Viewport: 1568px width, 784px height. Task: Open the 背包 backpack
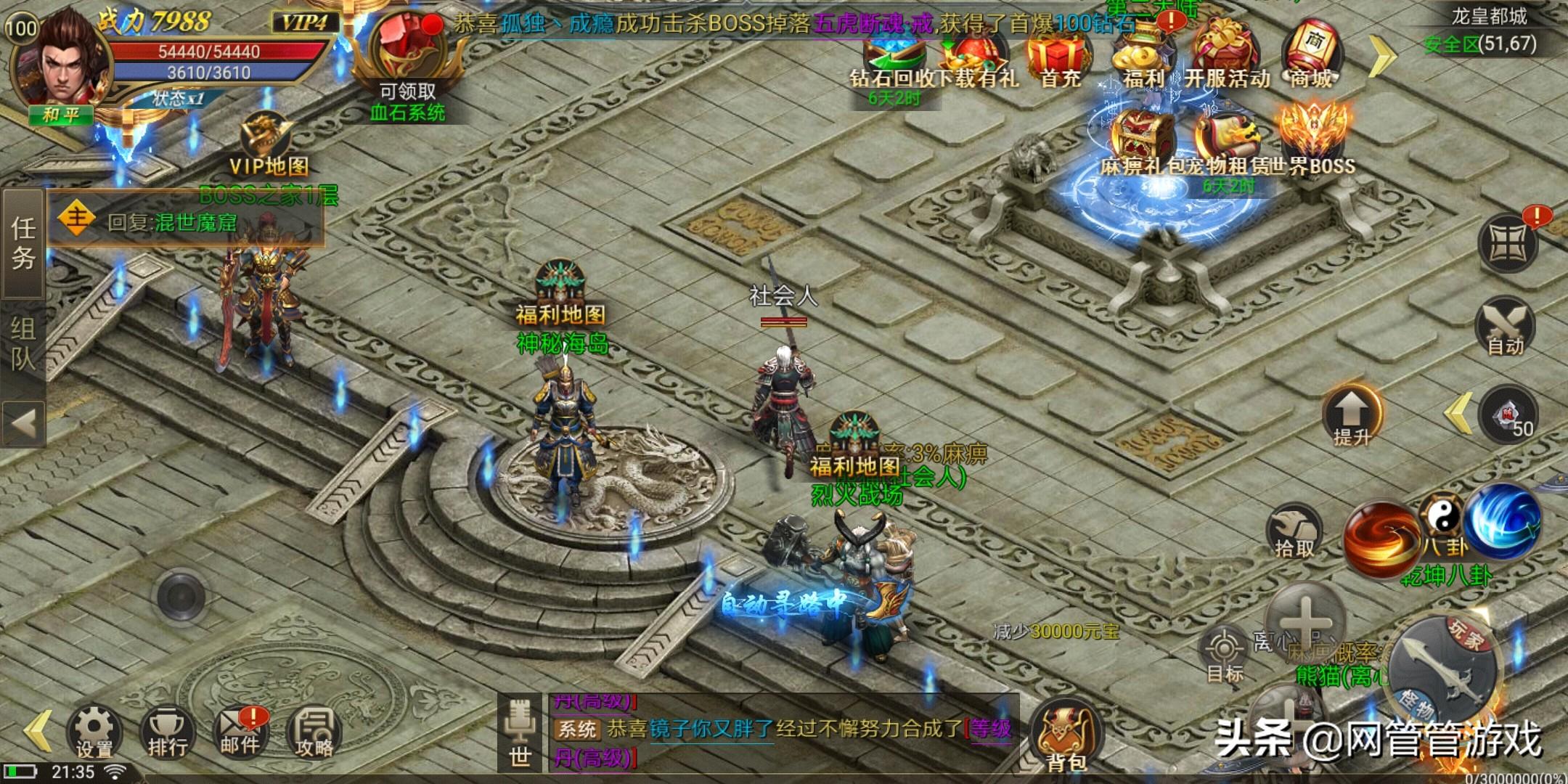1066,735
